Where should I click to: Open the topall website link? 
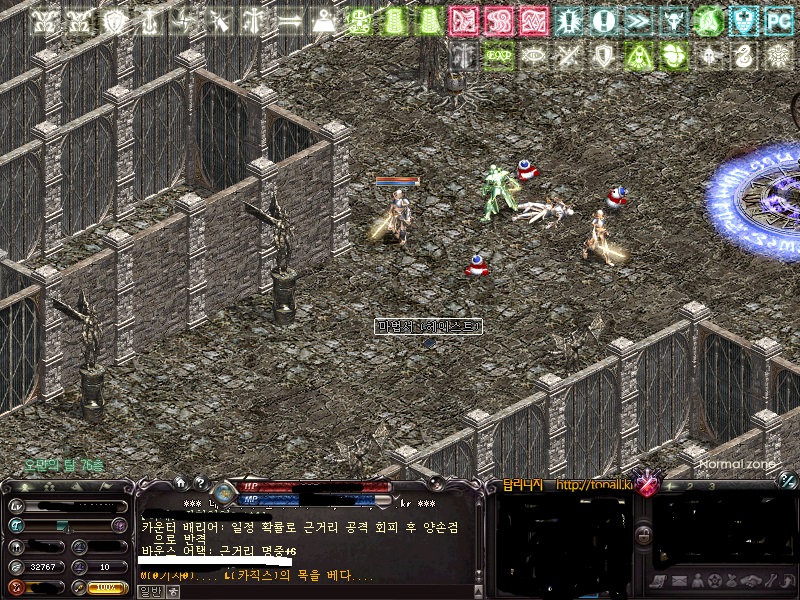click(594, 485)
